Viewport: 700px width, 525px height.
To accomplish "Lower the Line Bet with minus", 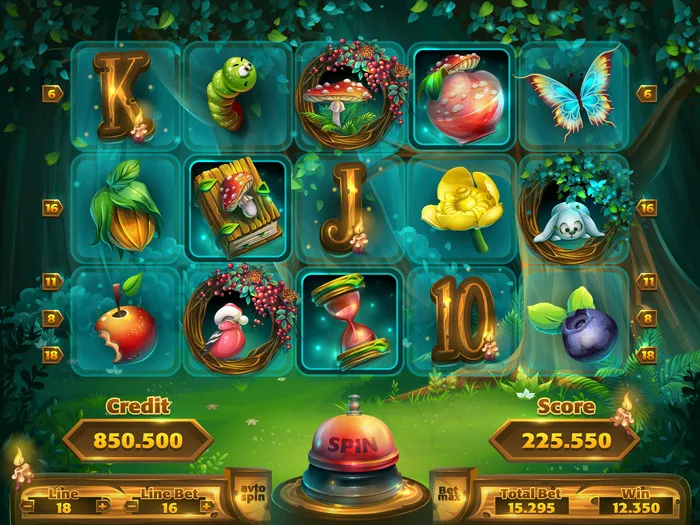I will pos(133,506).
